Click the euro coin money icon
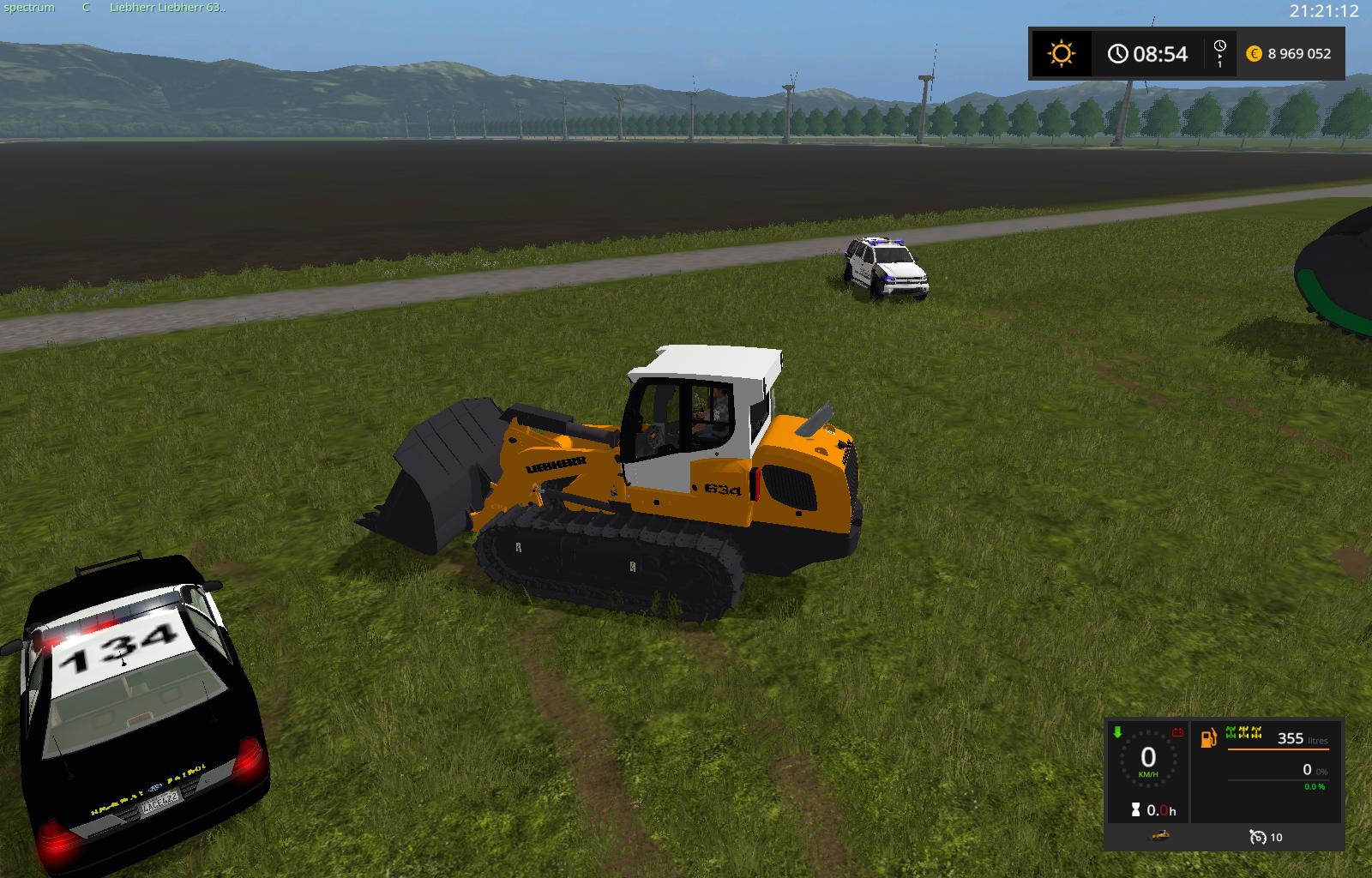This screenshot has height=878, width=1372. pos(1254,53)
